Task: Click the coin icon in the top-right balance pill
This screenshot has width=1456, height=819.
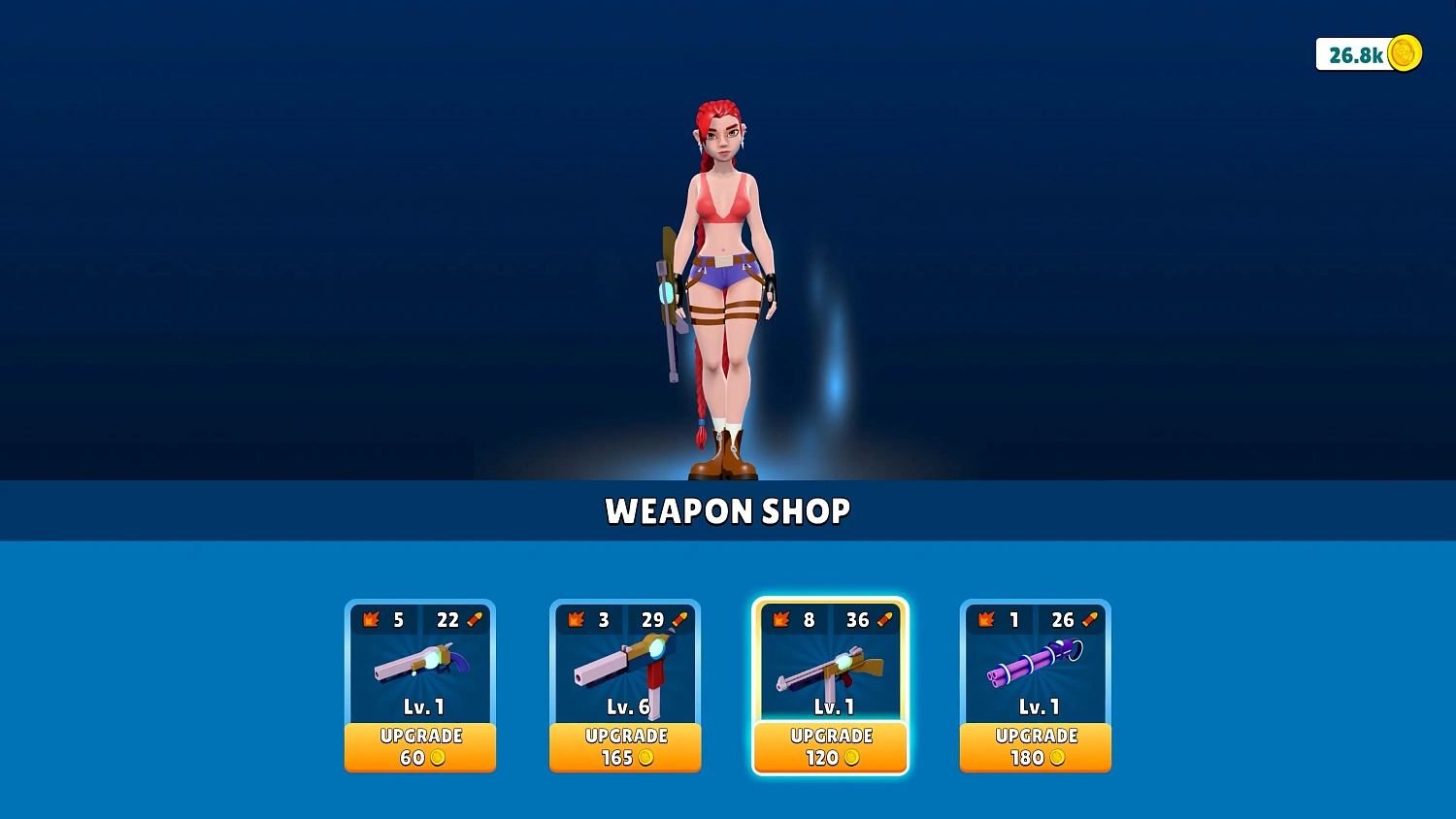Action: 1405,55
